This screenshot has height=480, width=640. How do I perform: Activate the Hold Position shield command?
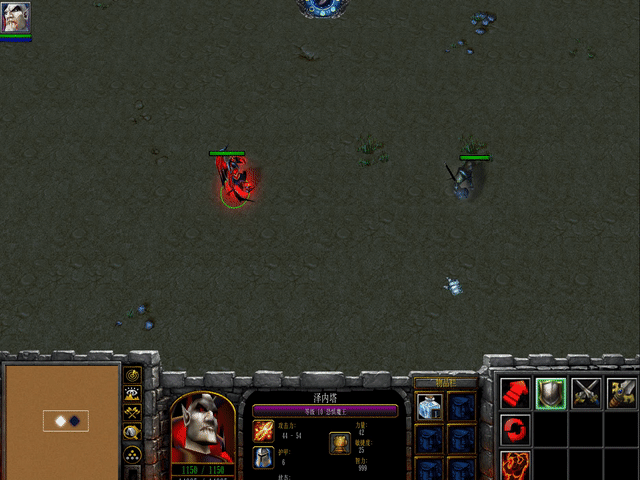(551, 393)
